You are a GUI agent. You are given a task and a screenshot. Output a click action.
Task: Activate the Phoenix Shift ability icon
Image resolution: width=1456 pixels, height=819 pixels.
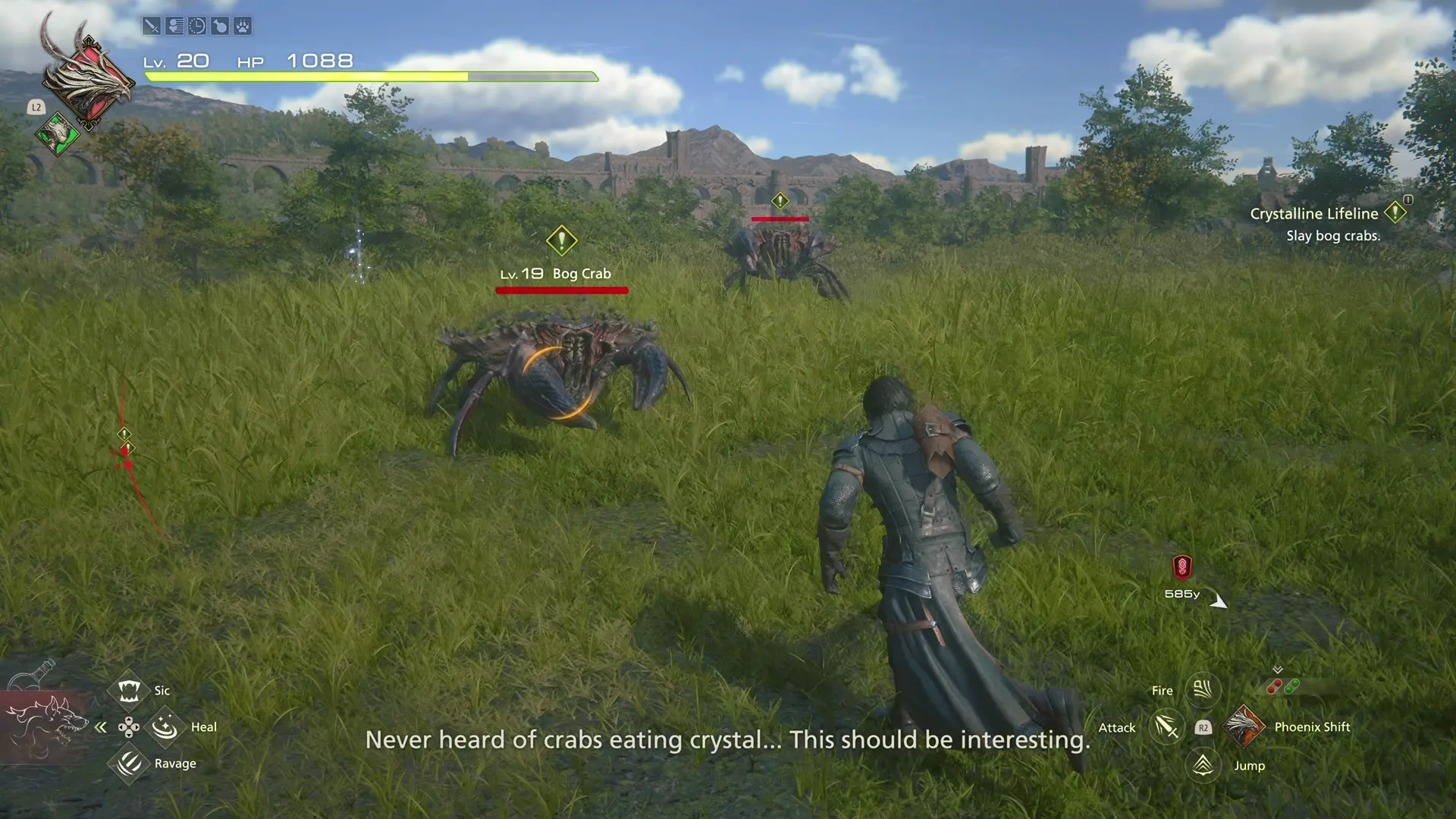pos(1244,726)
